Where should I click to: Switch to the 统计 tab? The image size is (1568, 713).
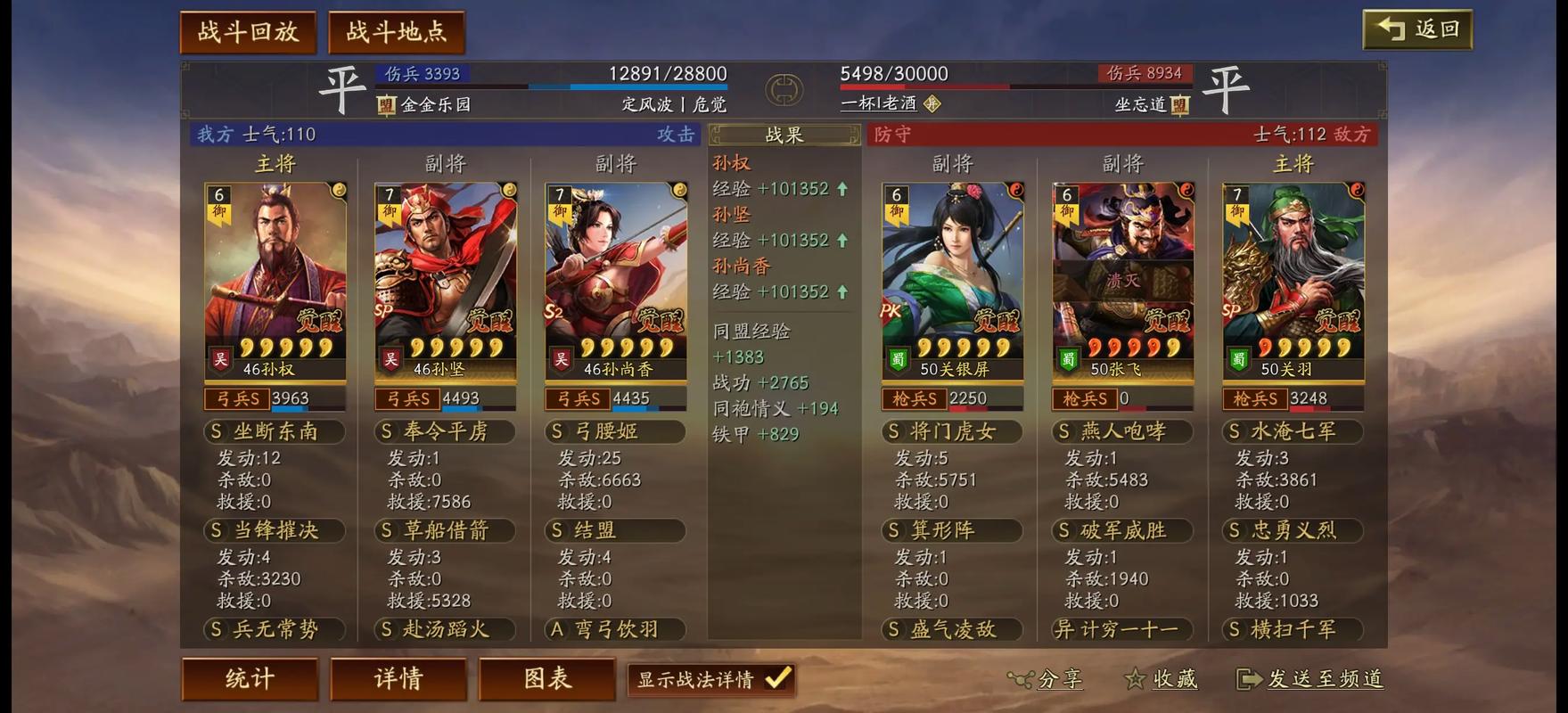click(x=250, y=678)
